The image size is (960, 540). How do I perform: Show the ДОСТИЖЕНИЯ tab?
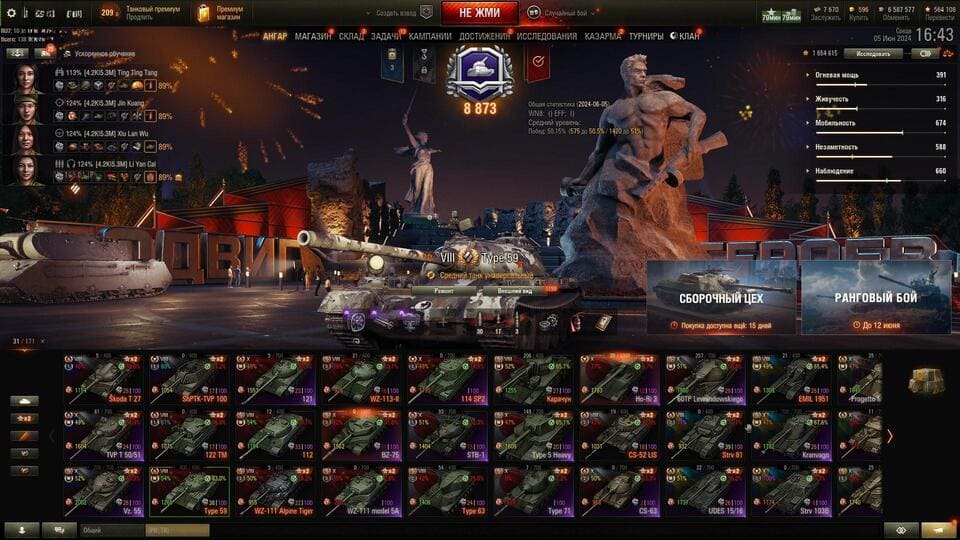pos(484,37)
